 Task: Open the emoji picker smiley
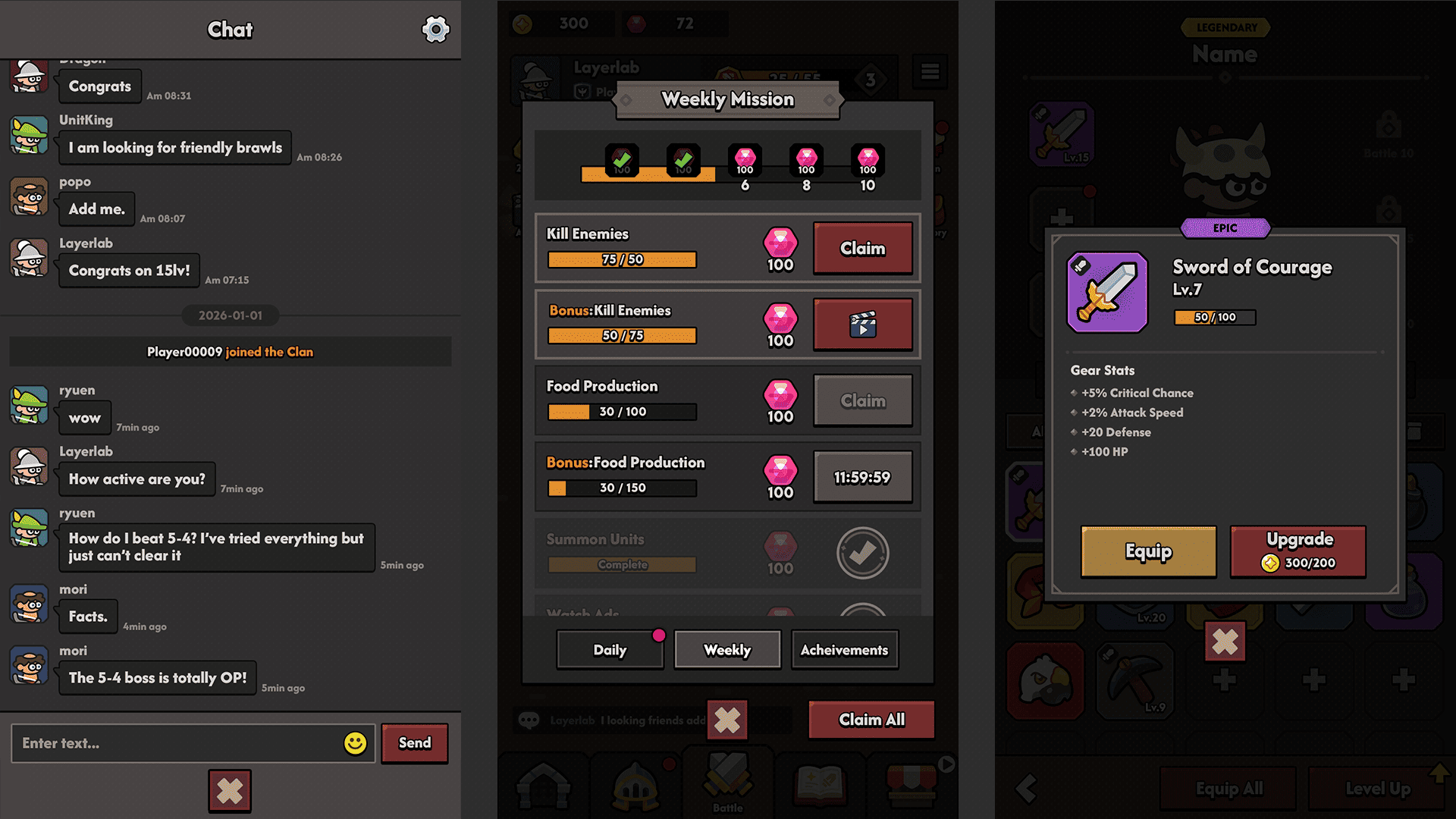[x=355, y=743]
